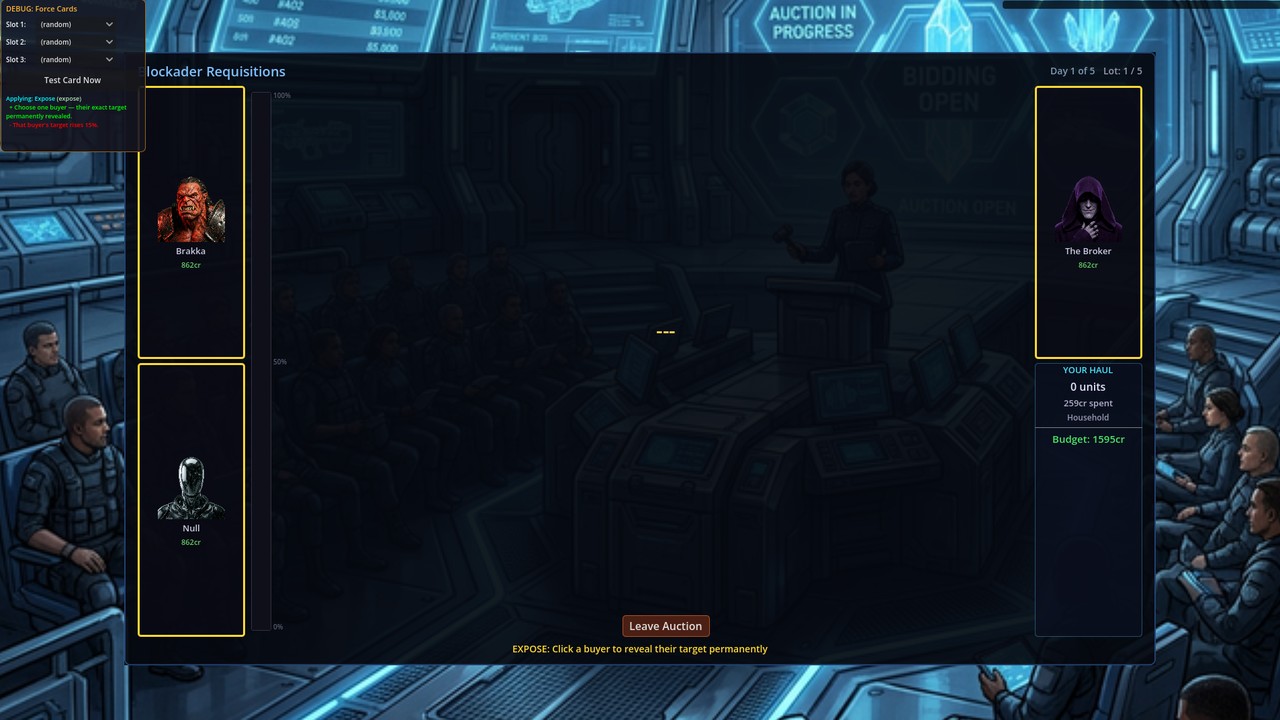Image resolution: width=1280 pixels, height=720 pixels.
Task: Expose Brakka by clicking his portrait
Action: tap(190, 210)
